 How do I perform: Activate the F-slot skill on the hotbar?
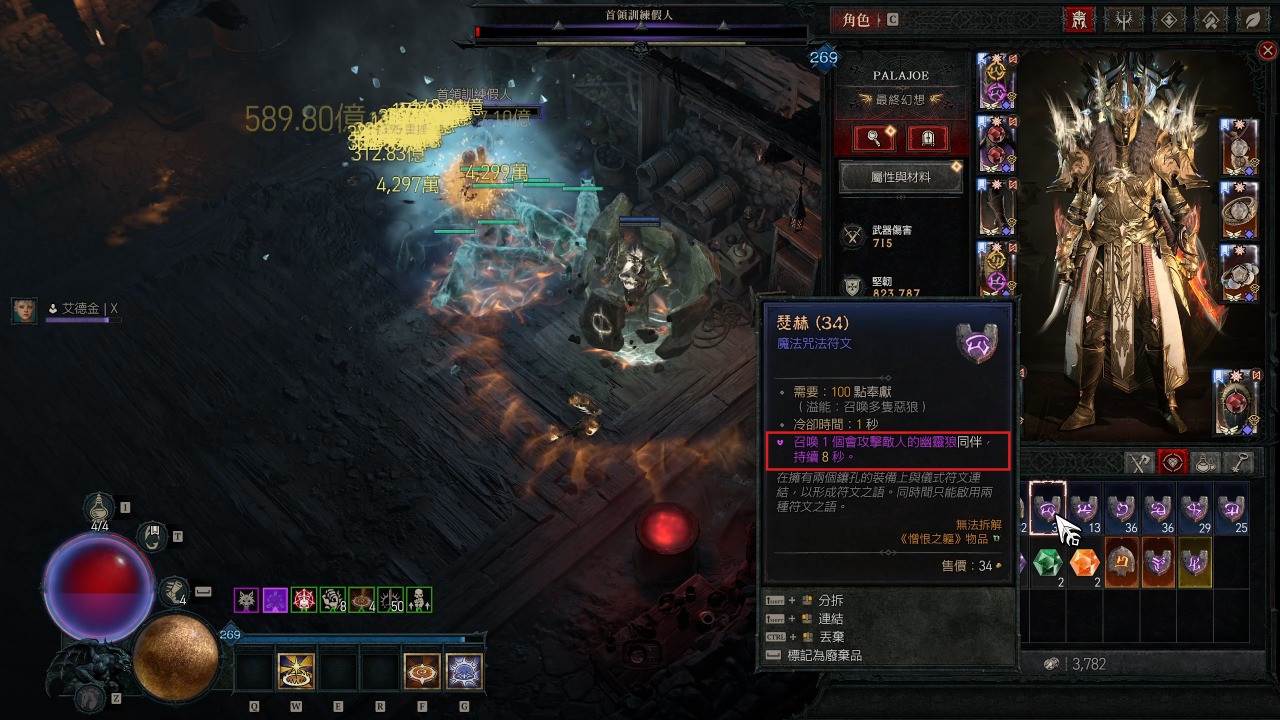click(422, 672)
